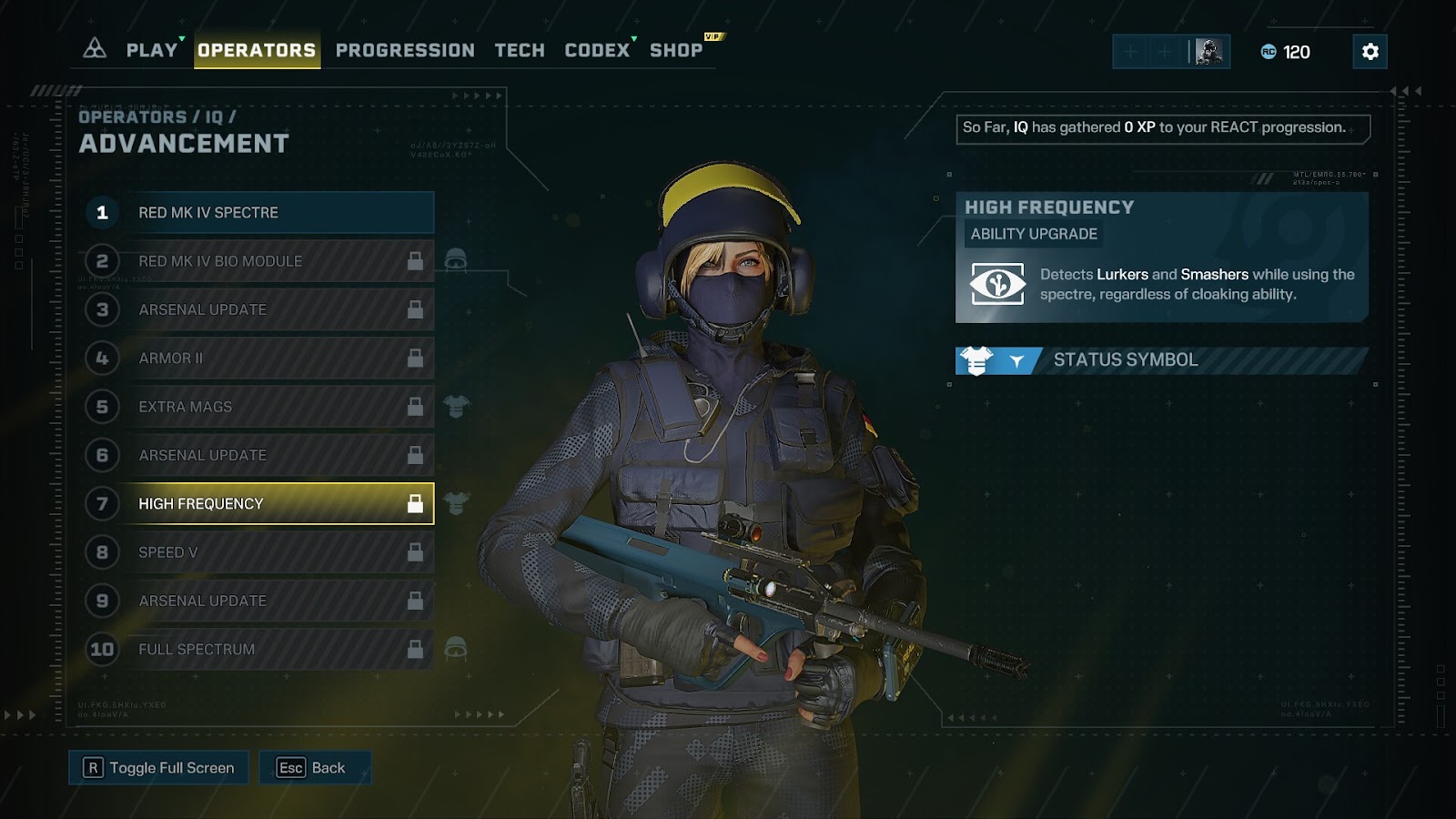Show the Codex tab
This screenshot has height=819, width=1456.
597,50
